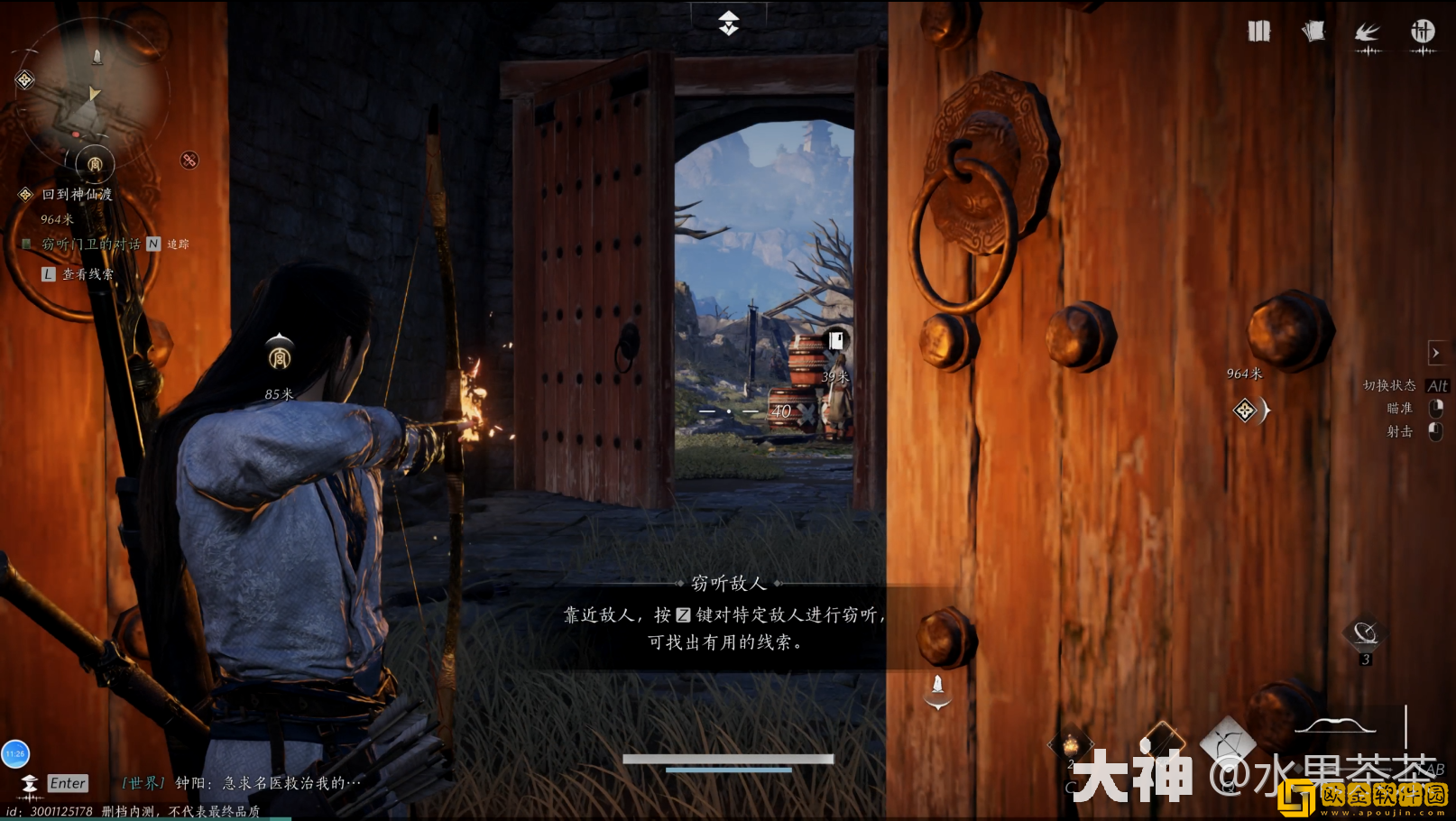Image resolution: width=1456 pixels, height=821 pixels.
Task: Open the cards/mail icon at top right
Action: pos(1313,31)
